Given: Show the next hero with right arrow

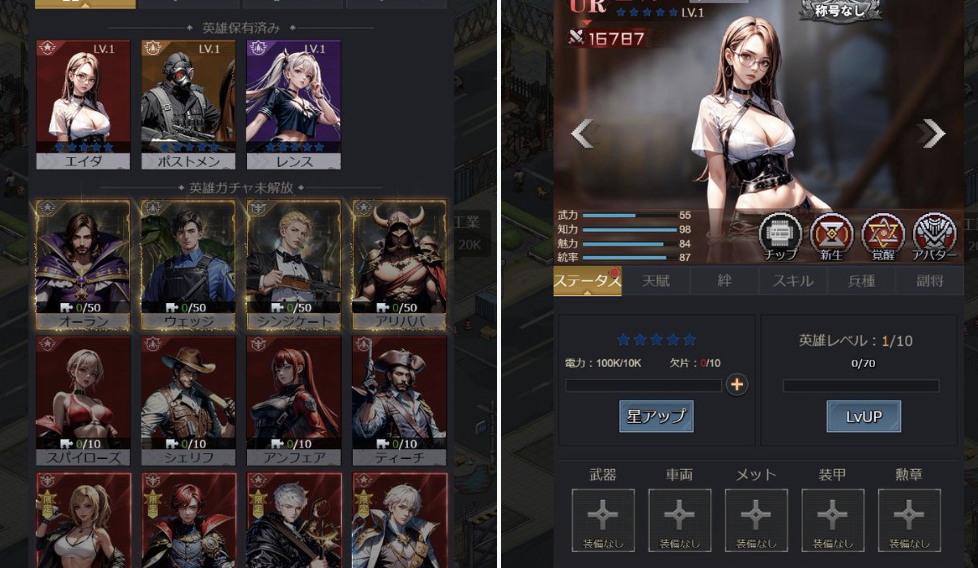Looking at the screenshot, I should pyautogui.click(x=932, y=133).
